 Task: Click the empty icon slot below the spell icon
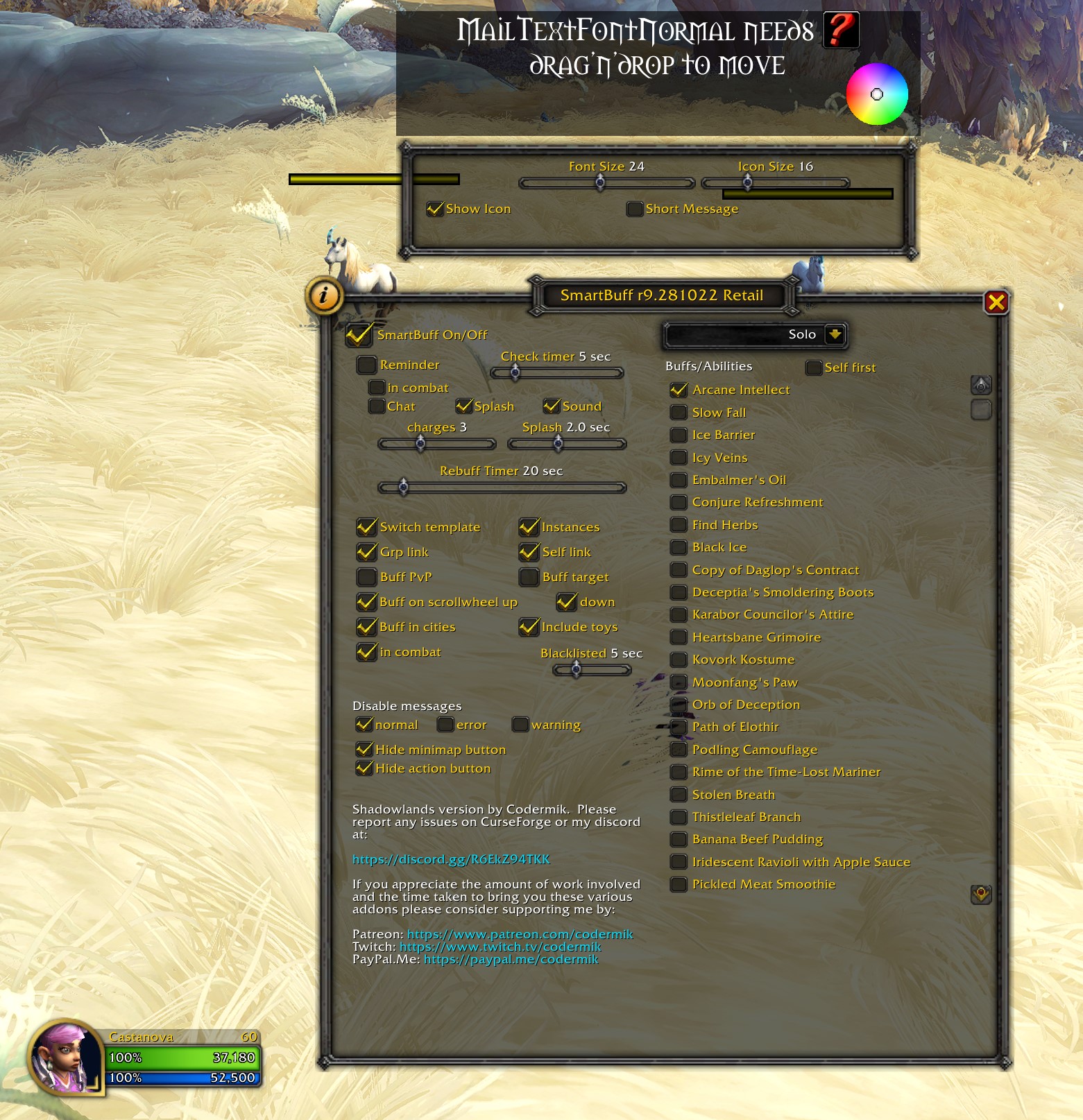point(981,411)
